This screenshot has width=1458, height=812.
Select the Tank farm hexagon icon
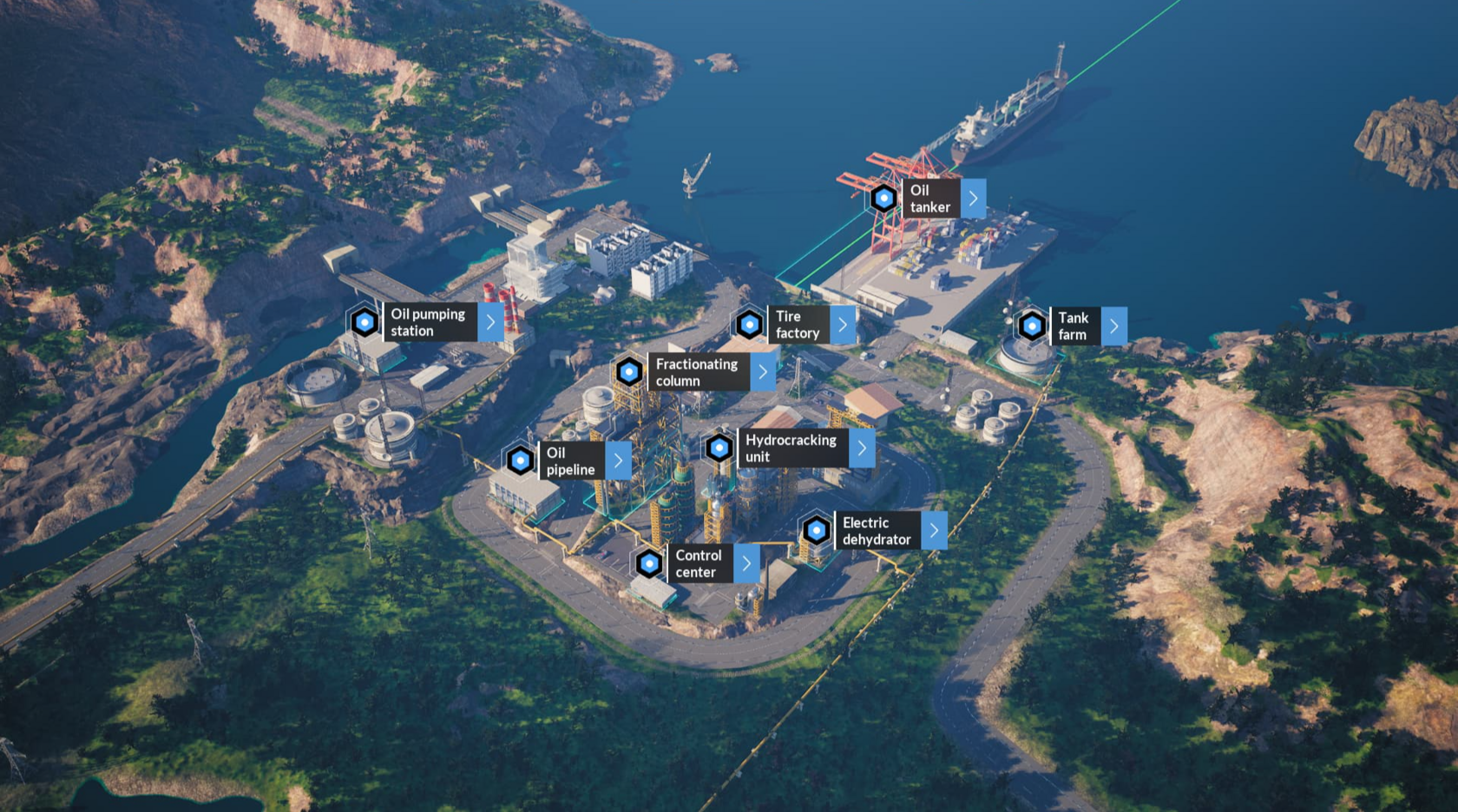click(1032, 326)
